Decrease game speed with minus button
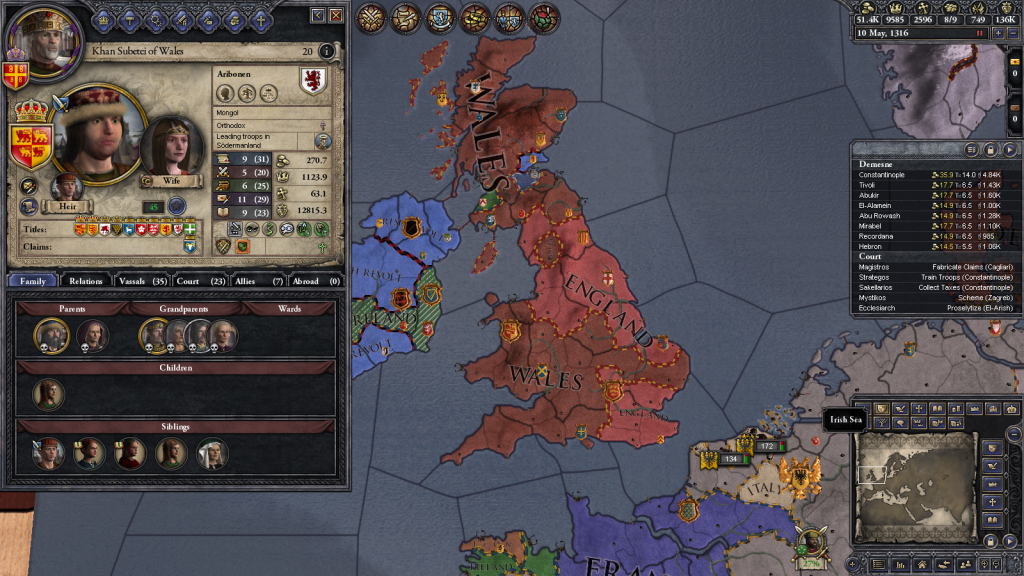Image resolution: width=1024 pixels, height=576 pixels. (x=1013, y=33)
